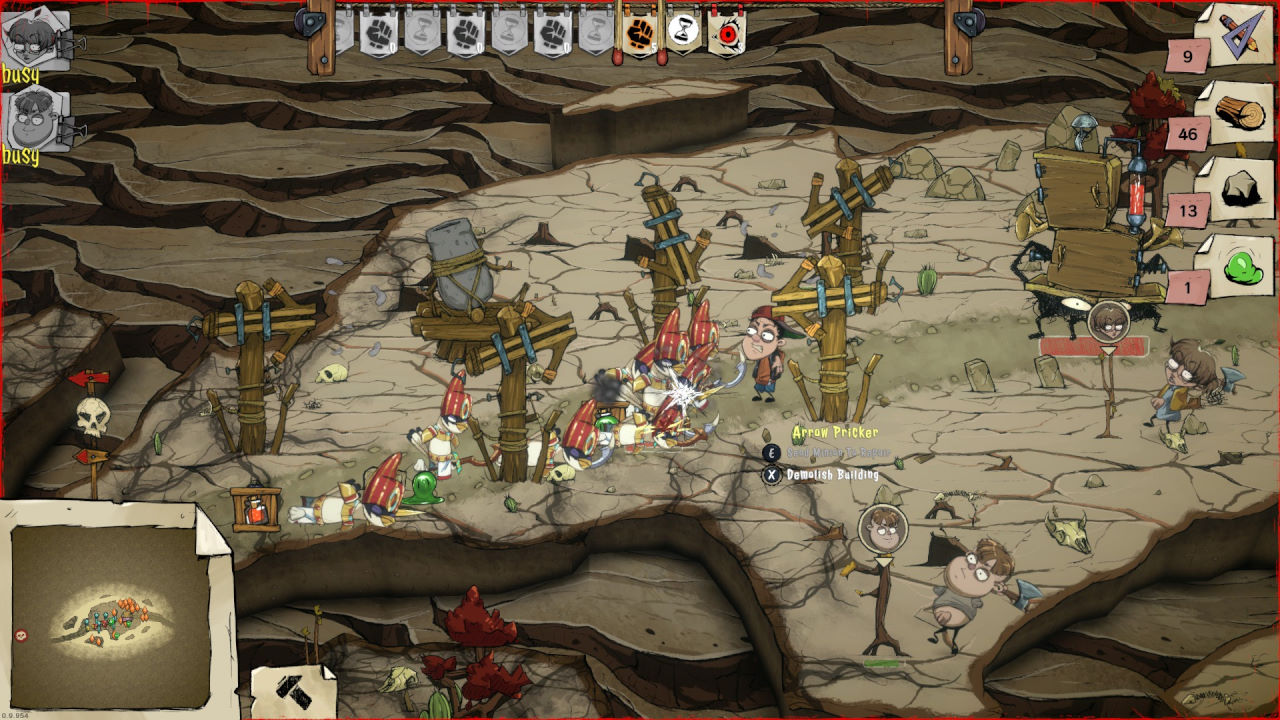This screenshot has width=1280, height=720.
Task: Select the top busy minion portrait
Action: point(37,37)
